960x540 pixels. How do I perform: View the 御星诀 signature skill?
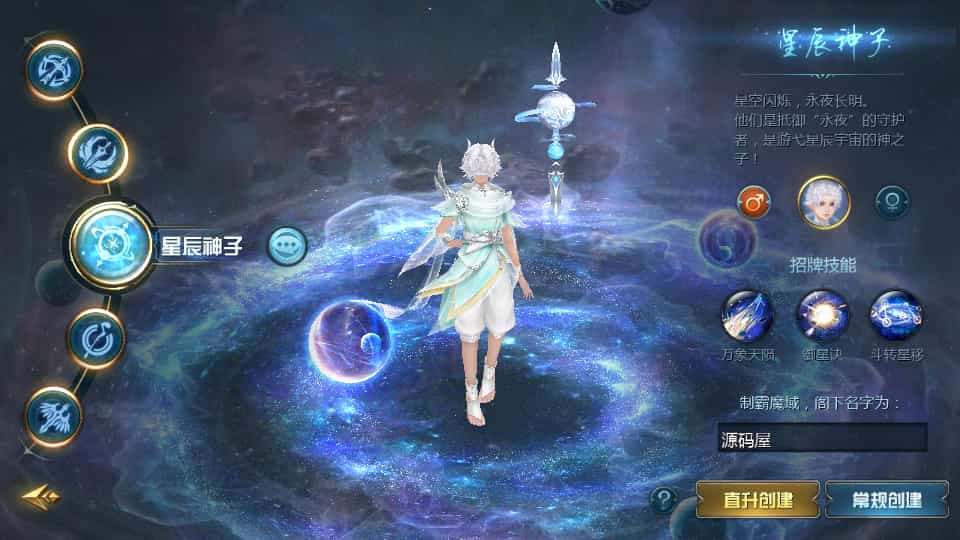point(822,315)
